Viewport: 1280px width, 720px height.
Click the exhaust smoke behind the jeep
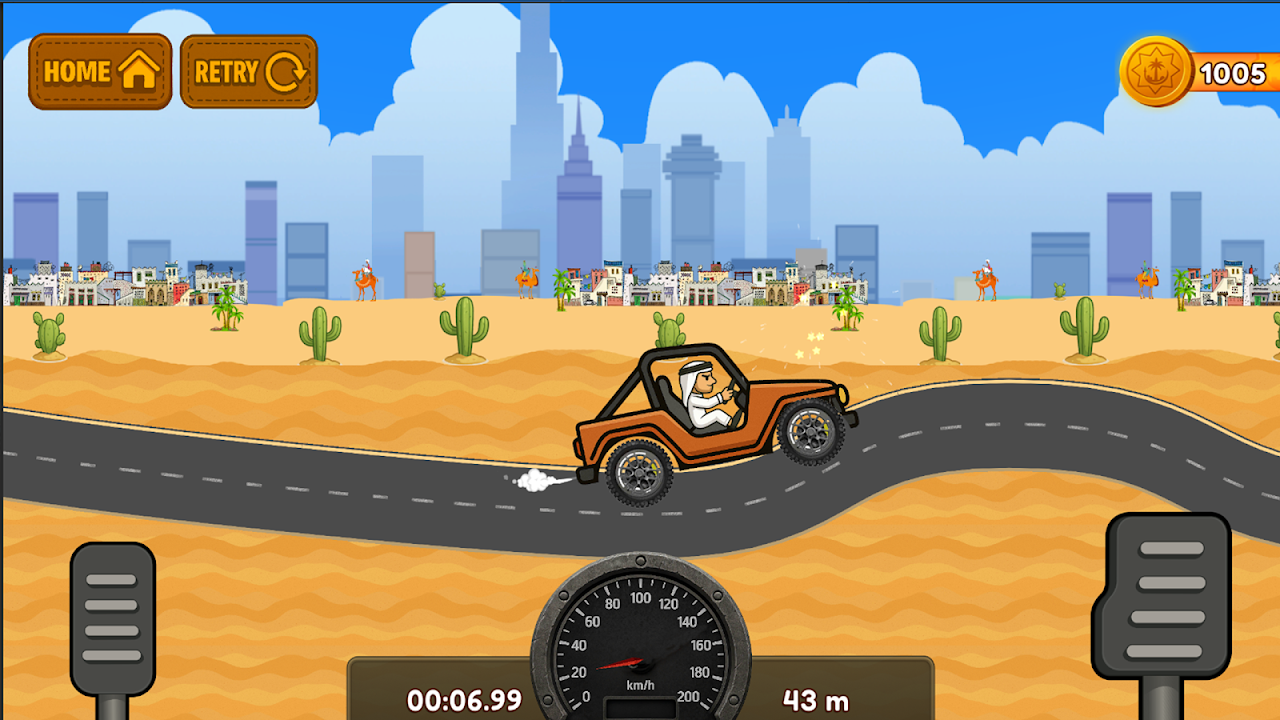click(535, 480)
